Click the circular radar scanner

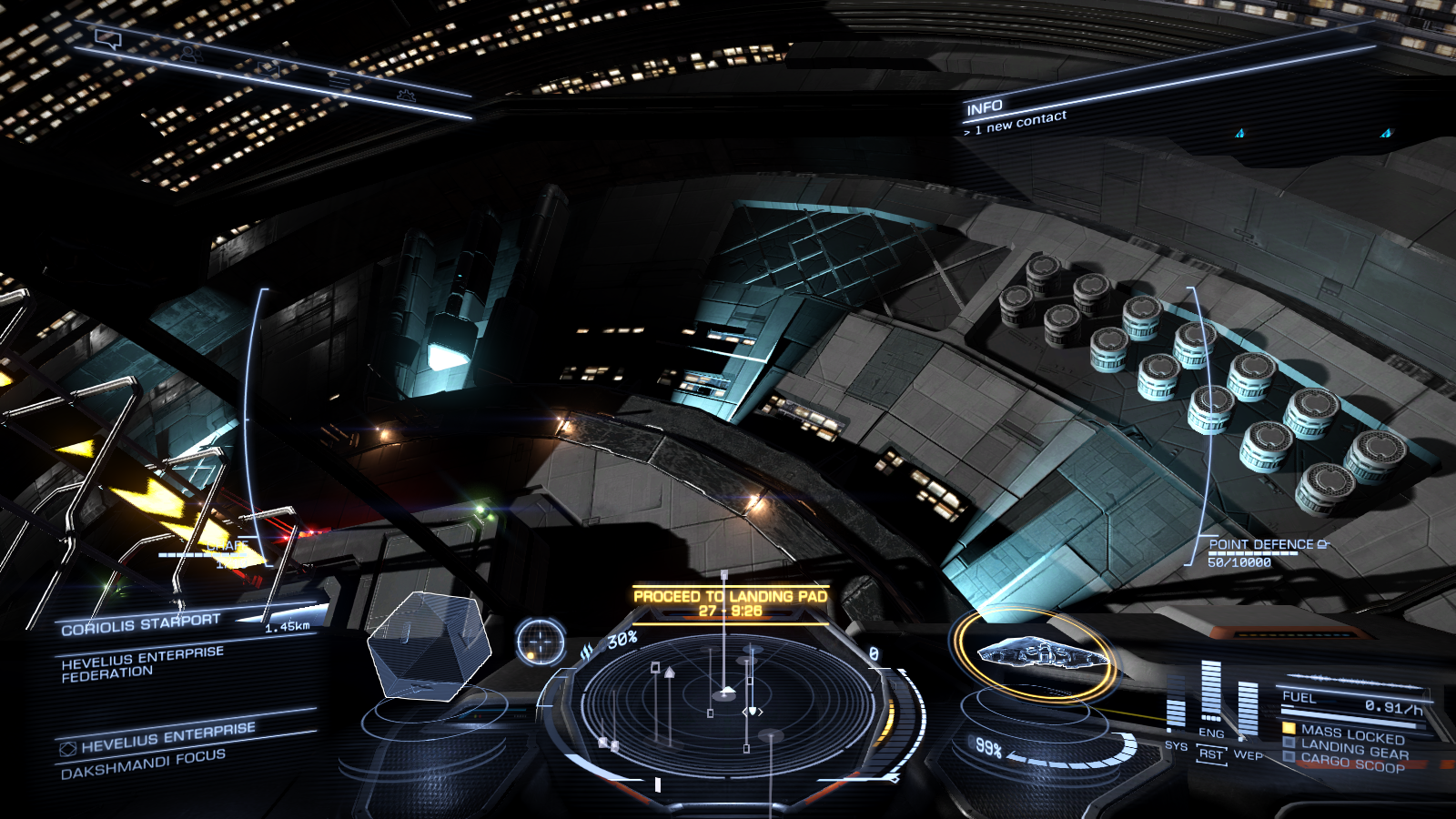pyautogui.click(x=725, y=703)
